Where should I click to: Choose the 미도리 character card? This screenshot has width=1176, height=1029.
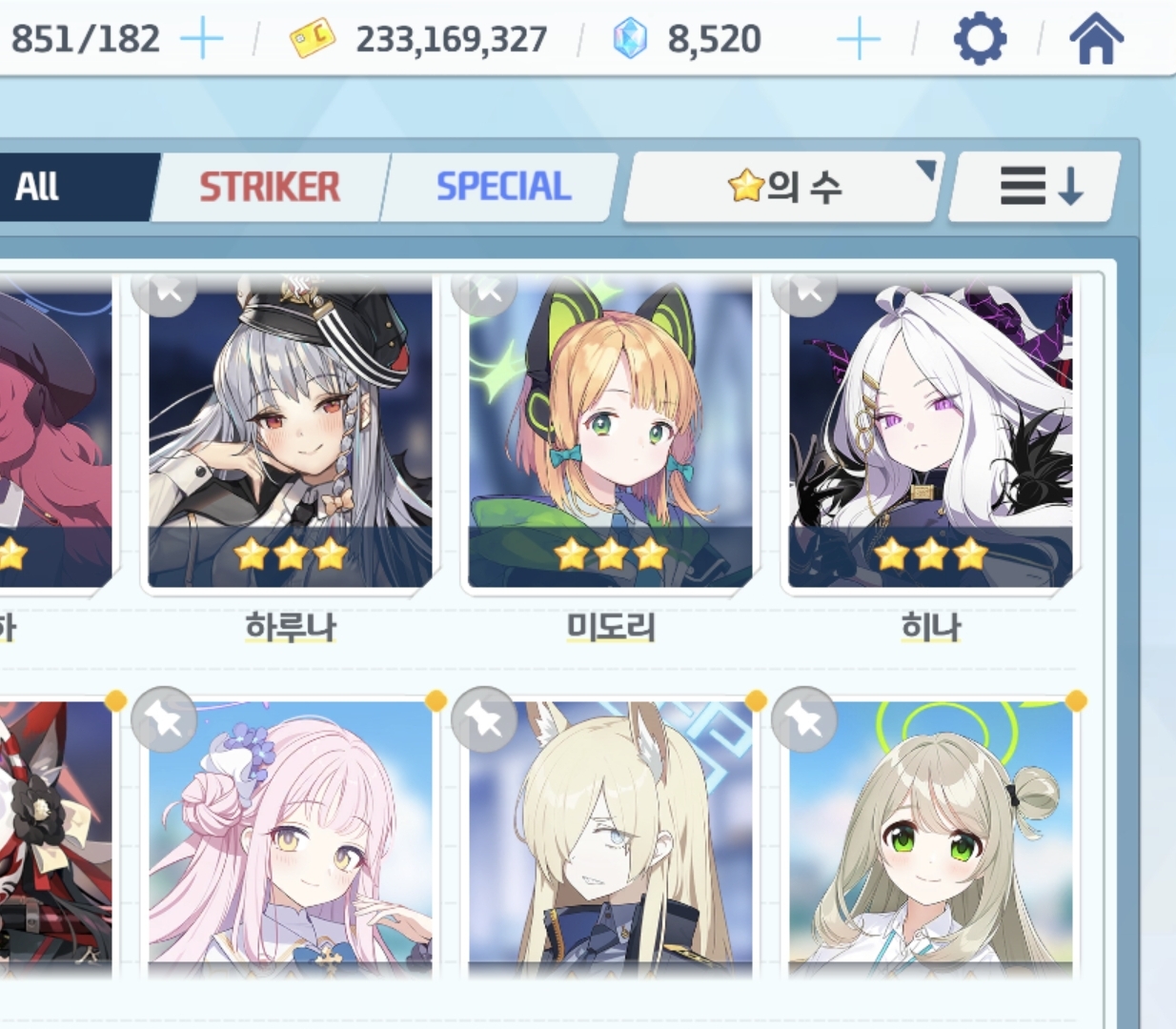(x=610, y=434)
